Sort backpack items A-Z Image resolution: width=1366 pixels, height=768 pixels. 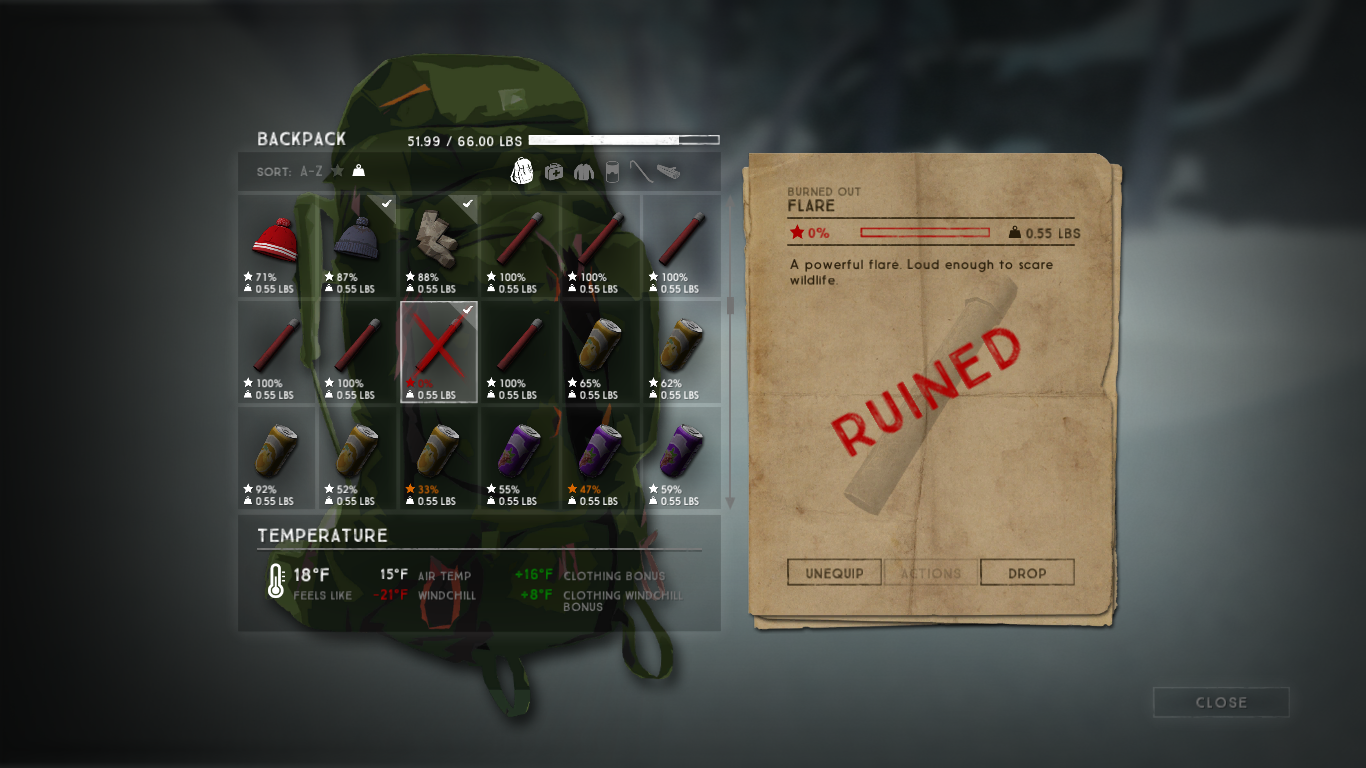312,172
